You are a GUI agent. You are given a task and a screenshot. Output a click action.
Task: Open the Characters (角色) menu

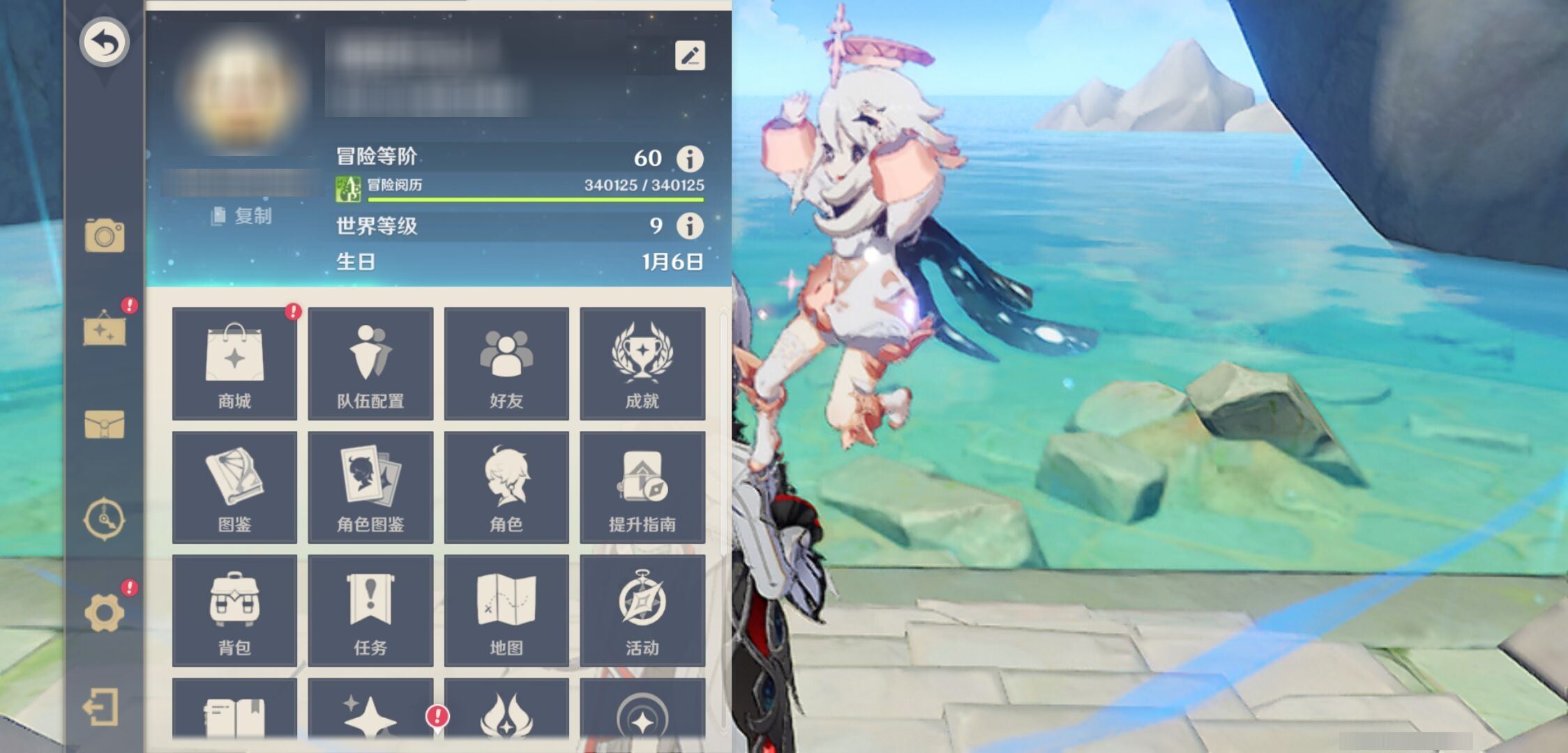click(506, 487)
